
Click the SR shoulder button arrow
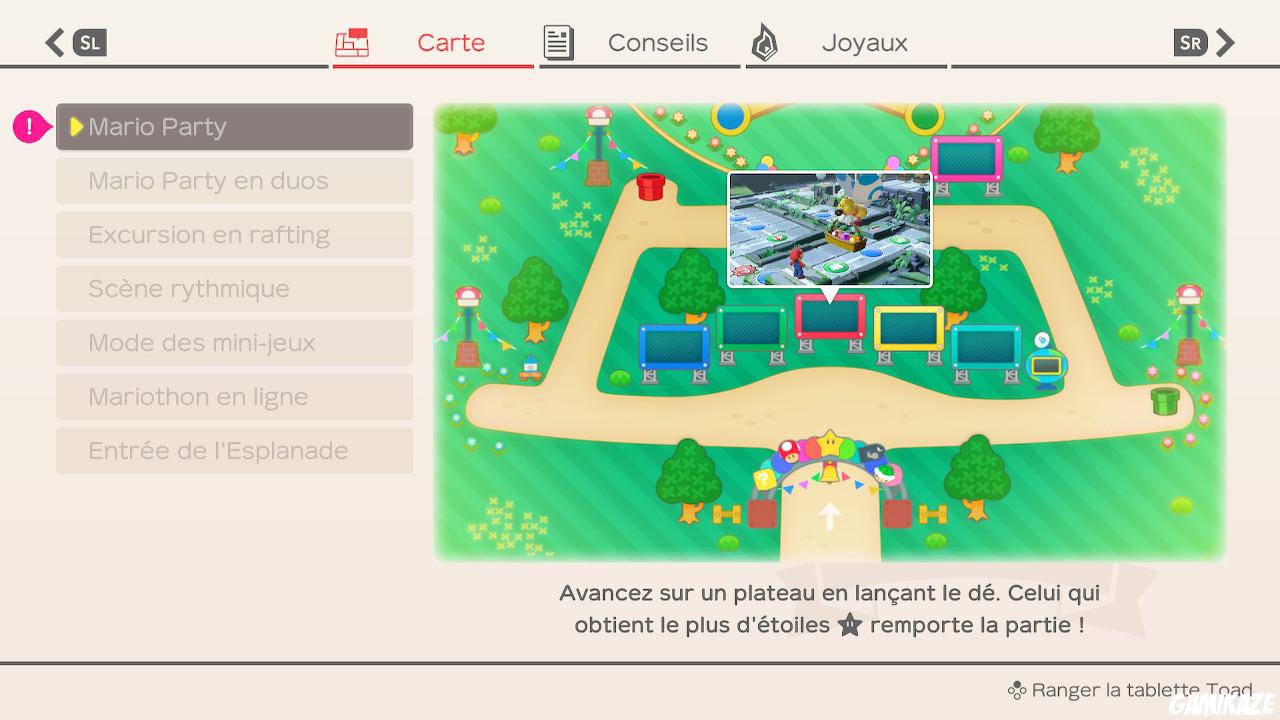[1227, 42]
